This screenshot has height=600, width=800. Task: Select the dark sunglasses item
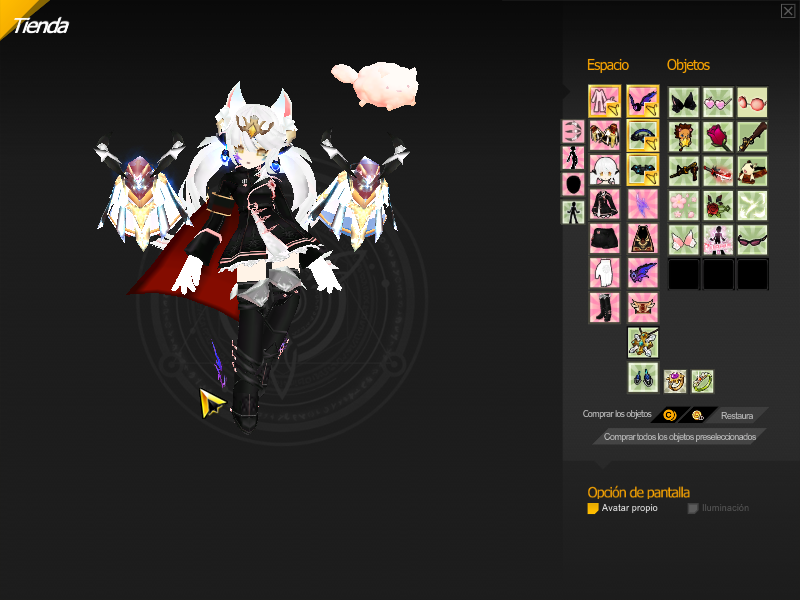click(752, 239)
